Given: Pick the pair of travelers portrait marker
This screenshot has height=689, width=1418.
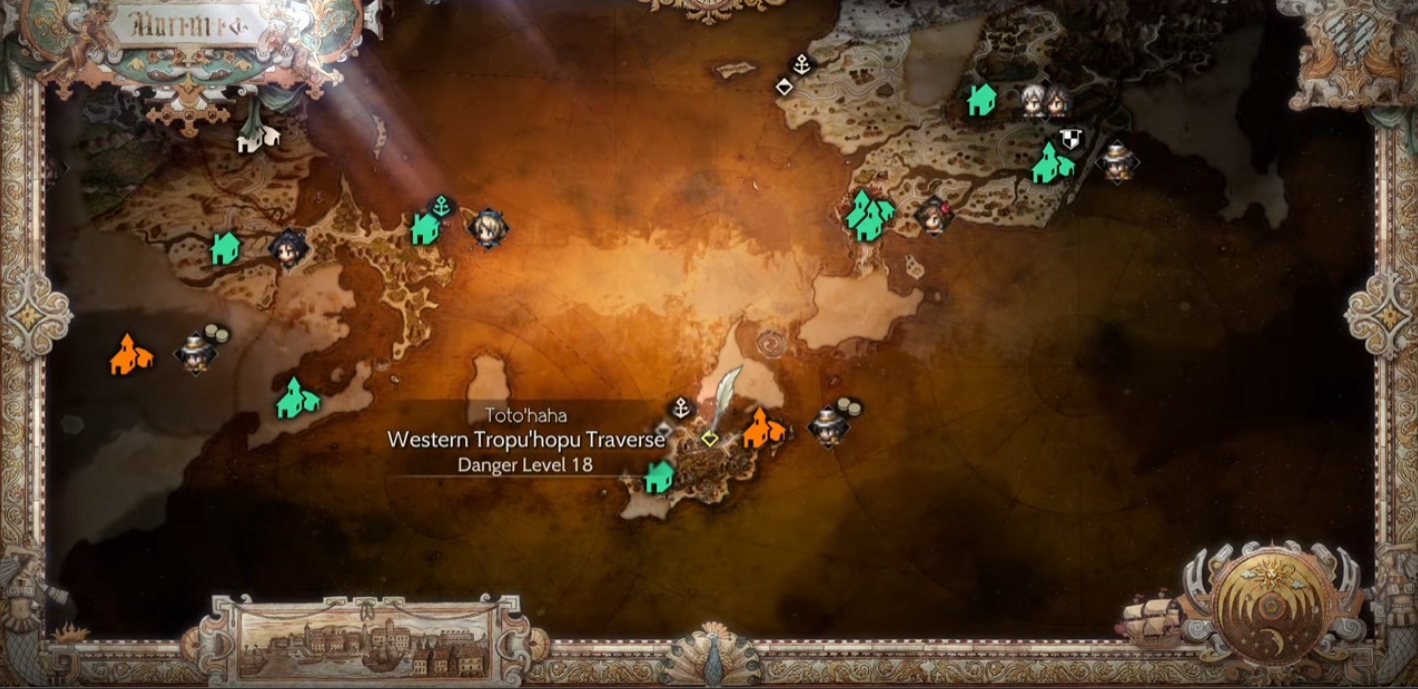Looking at the screenshot, I should [1044, 99].
